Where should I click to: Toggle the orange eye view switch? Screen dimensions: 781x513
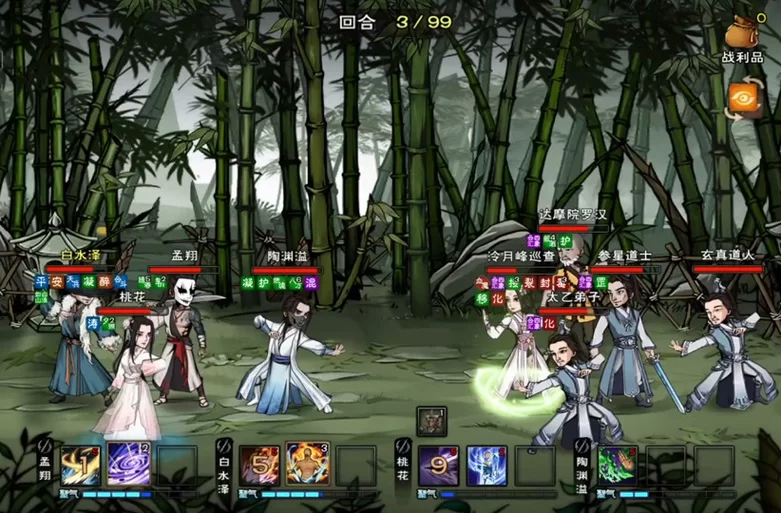[743, 99]
